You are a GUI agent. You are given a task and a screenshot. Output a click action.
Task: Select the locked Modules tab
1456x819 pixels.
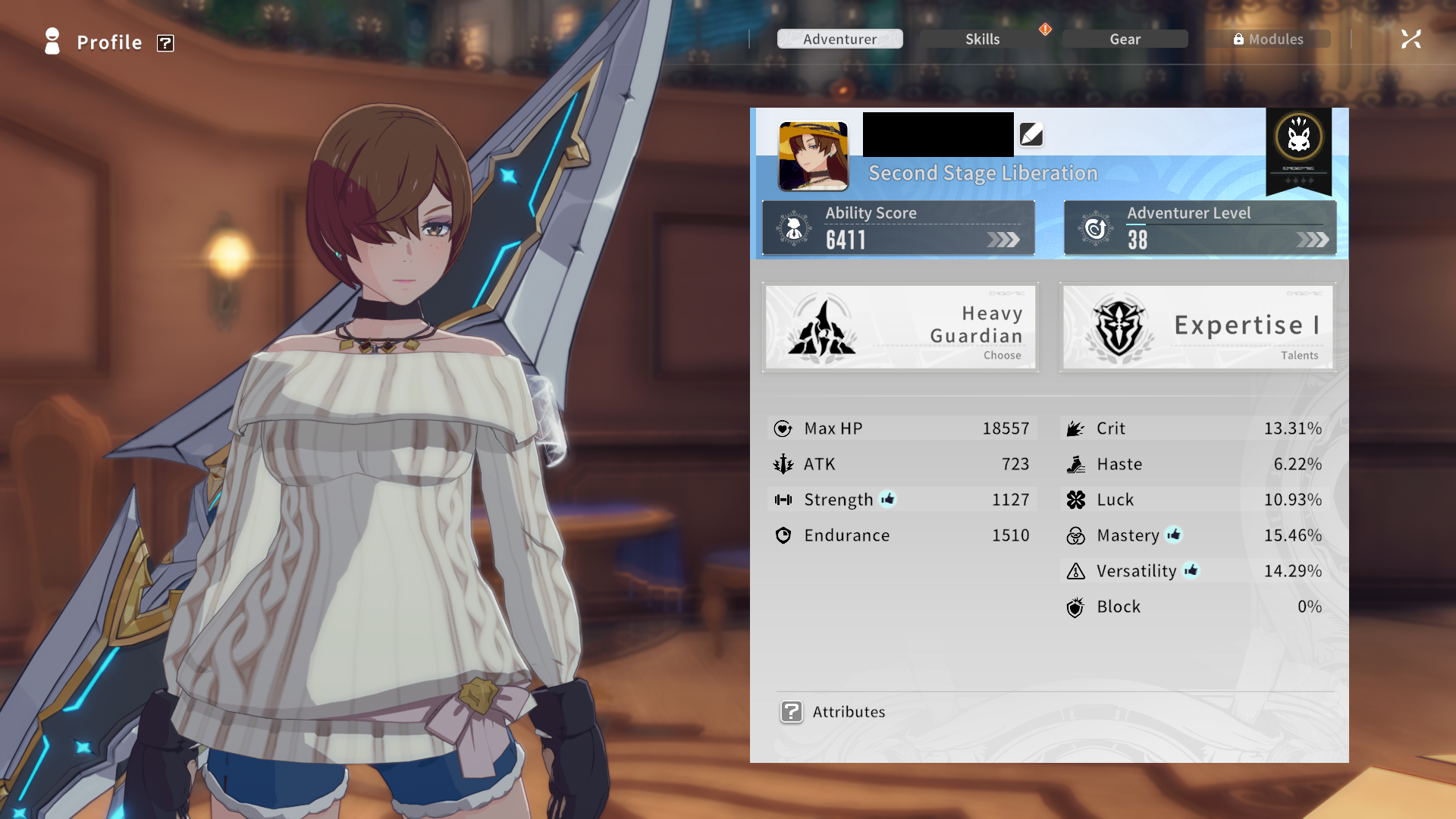click(1268, 39)
